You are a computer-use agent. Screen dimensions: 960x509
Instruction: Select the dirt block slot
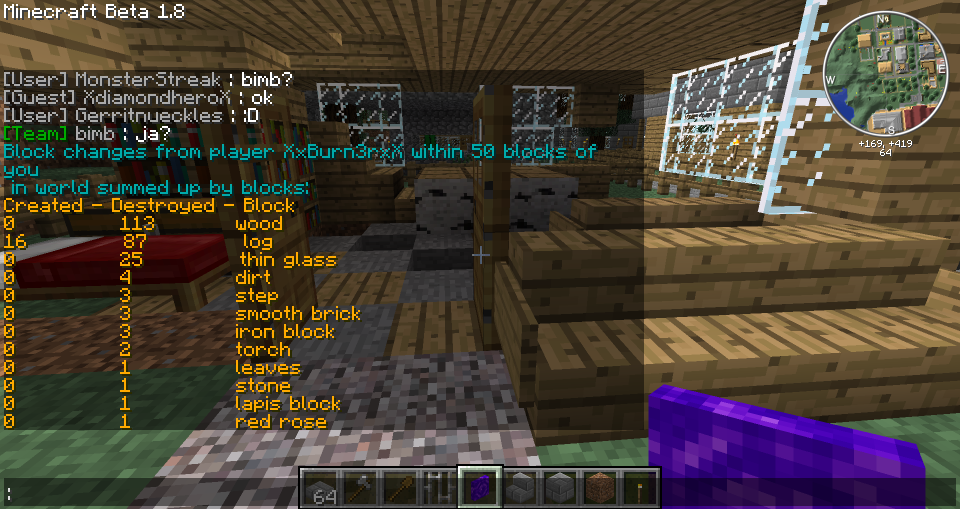click(x=600, y=489)
